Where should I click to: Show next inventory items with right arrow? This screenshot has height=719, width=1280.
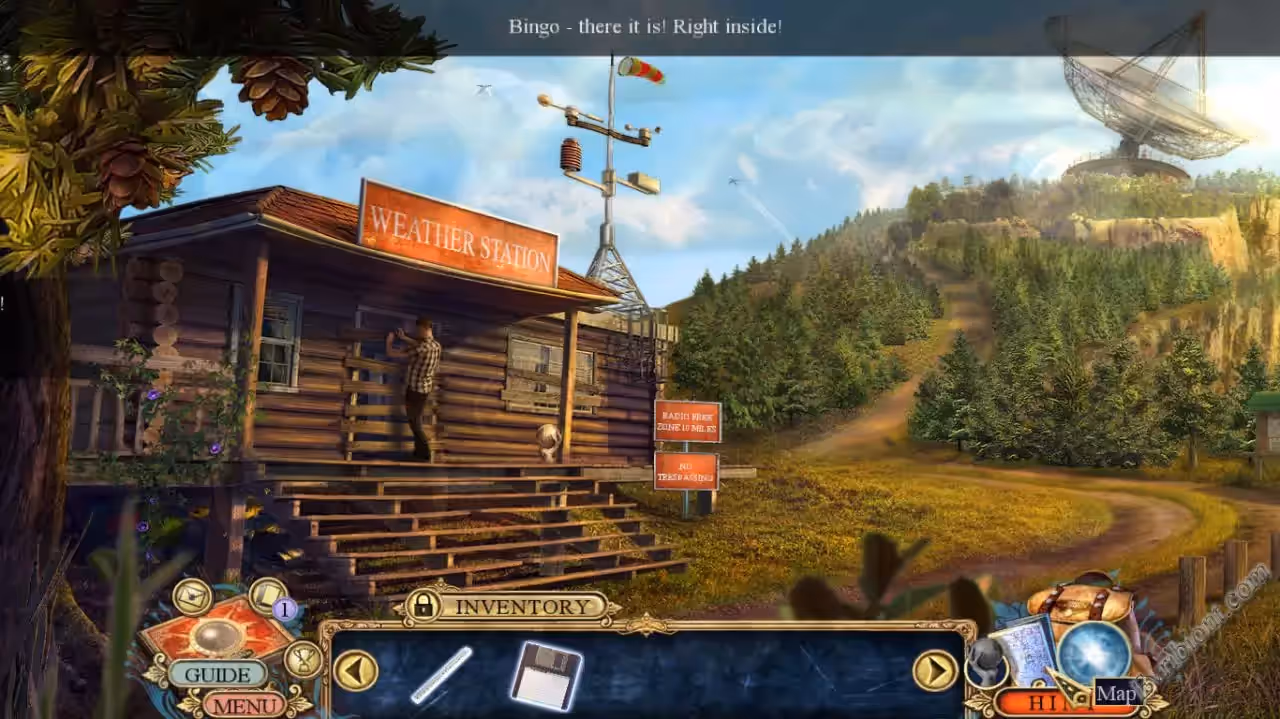(935, 670)
